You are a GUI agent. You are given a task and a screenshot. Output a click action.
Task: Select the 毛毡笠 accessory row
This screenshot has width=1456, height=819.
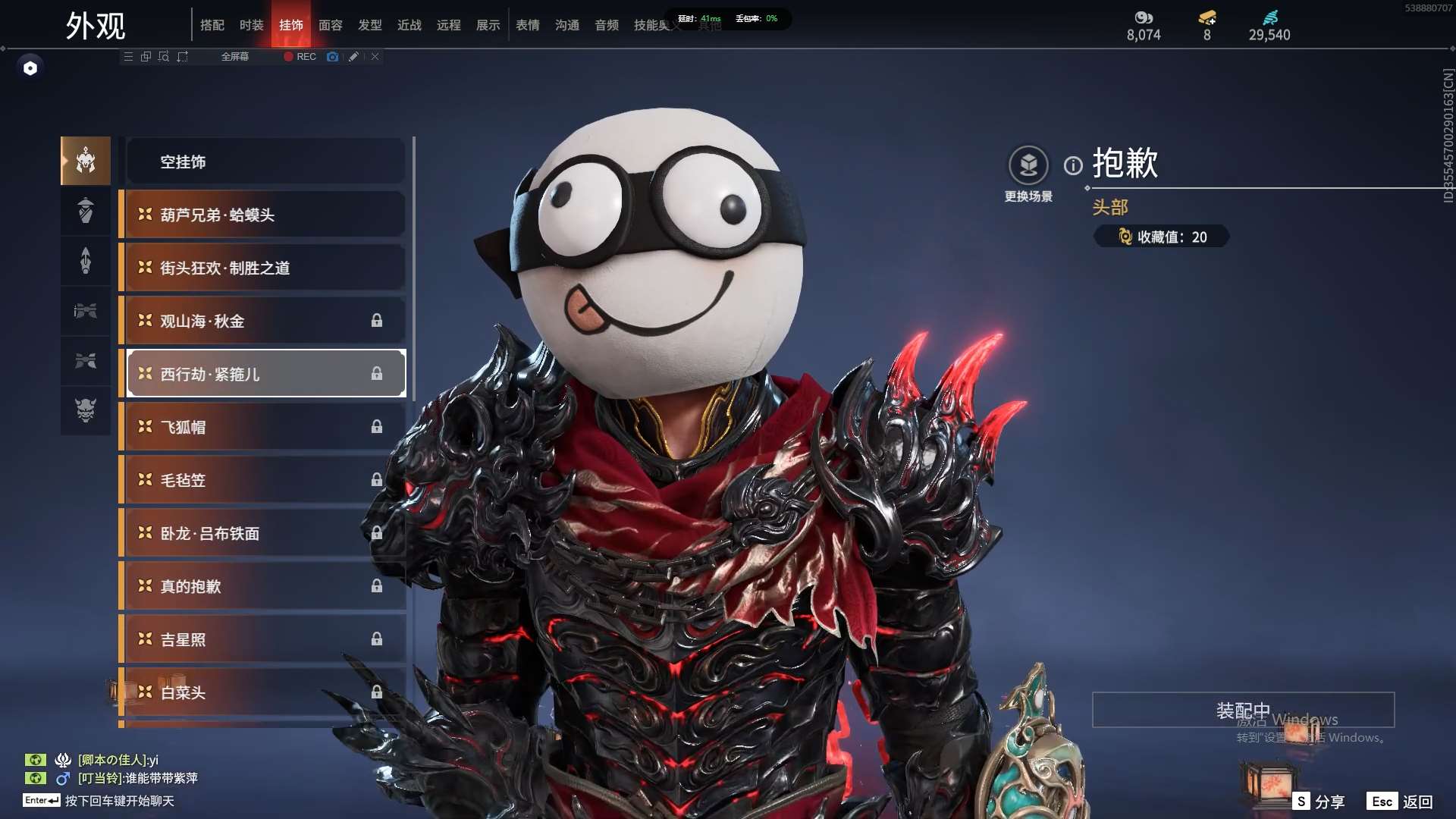click(x=265, y=480)
